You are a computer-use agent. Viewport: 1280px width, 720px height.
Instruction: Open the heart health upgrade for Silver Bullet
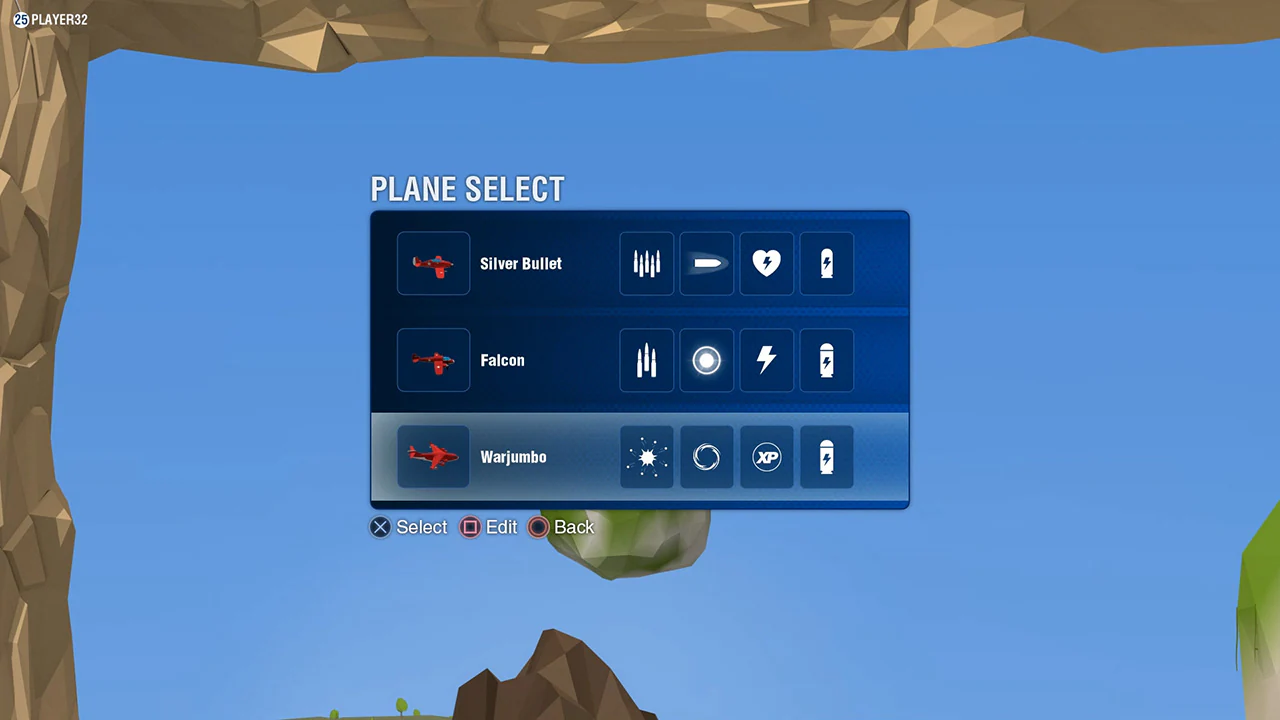[766, 263]
